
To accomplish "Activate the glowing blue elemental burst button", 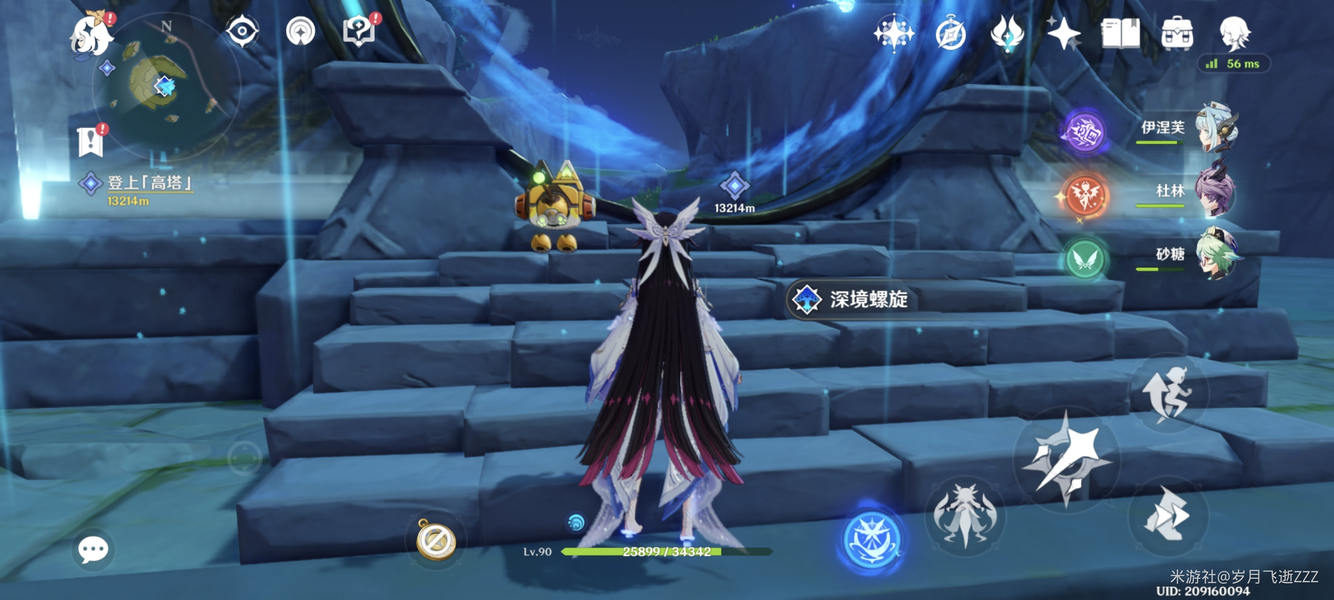I will [872, 541].
